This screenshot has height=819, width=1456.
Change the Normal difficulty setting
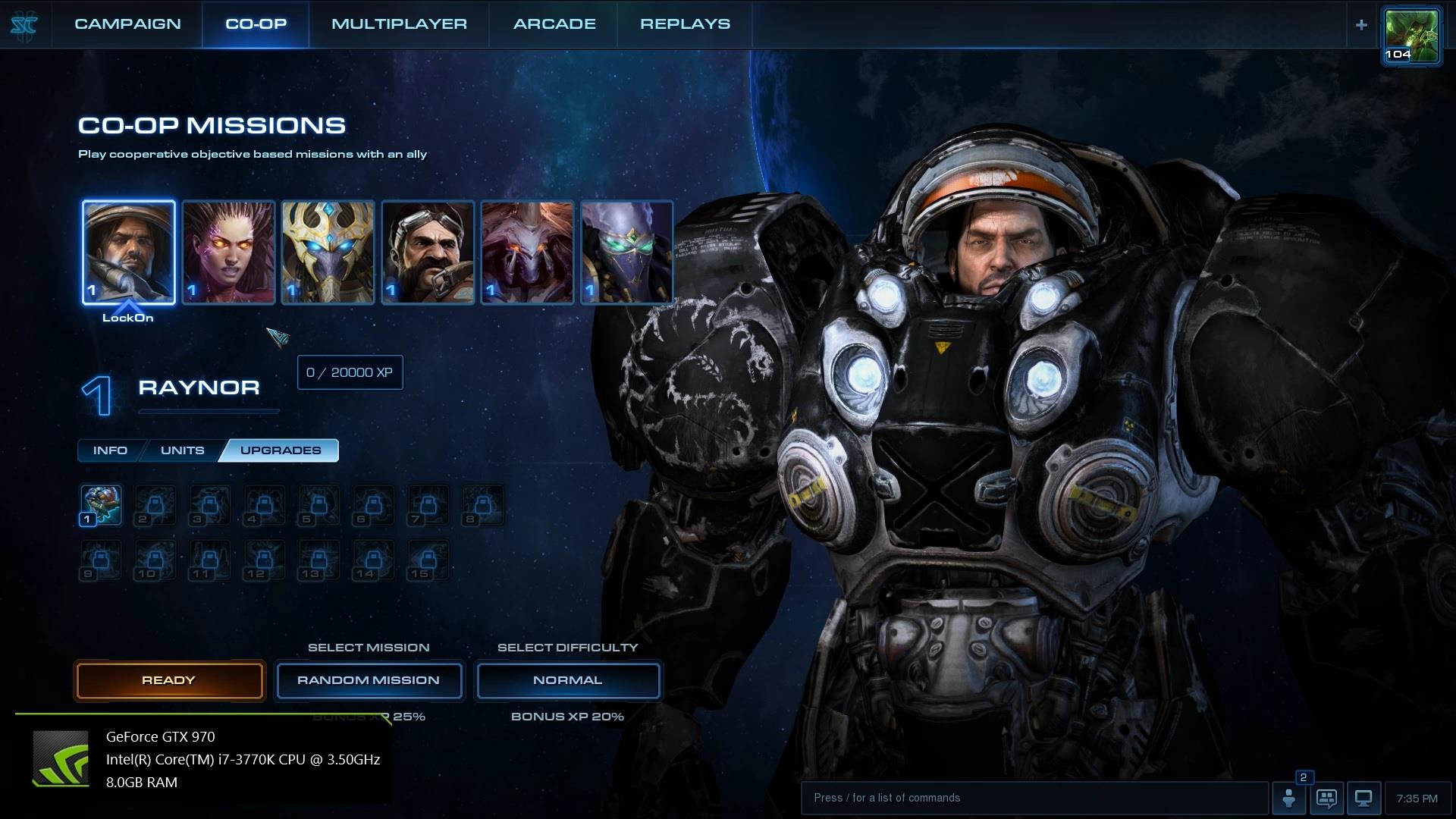click(568, 680)
